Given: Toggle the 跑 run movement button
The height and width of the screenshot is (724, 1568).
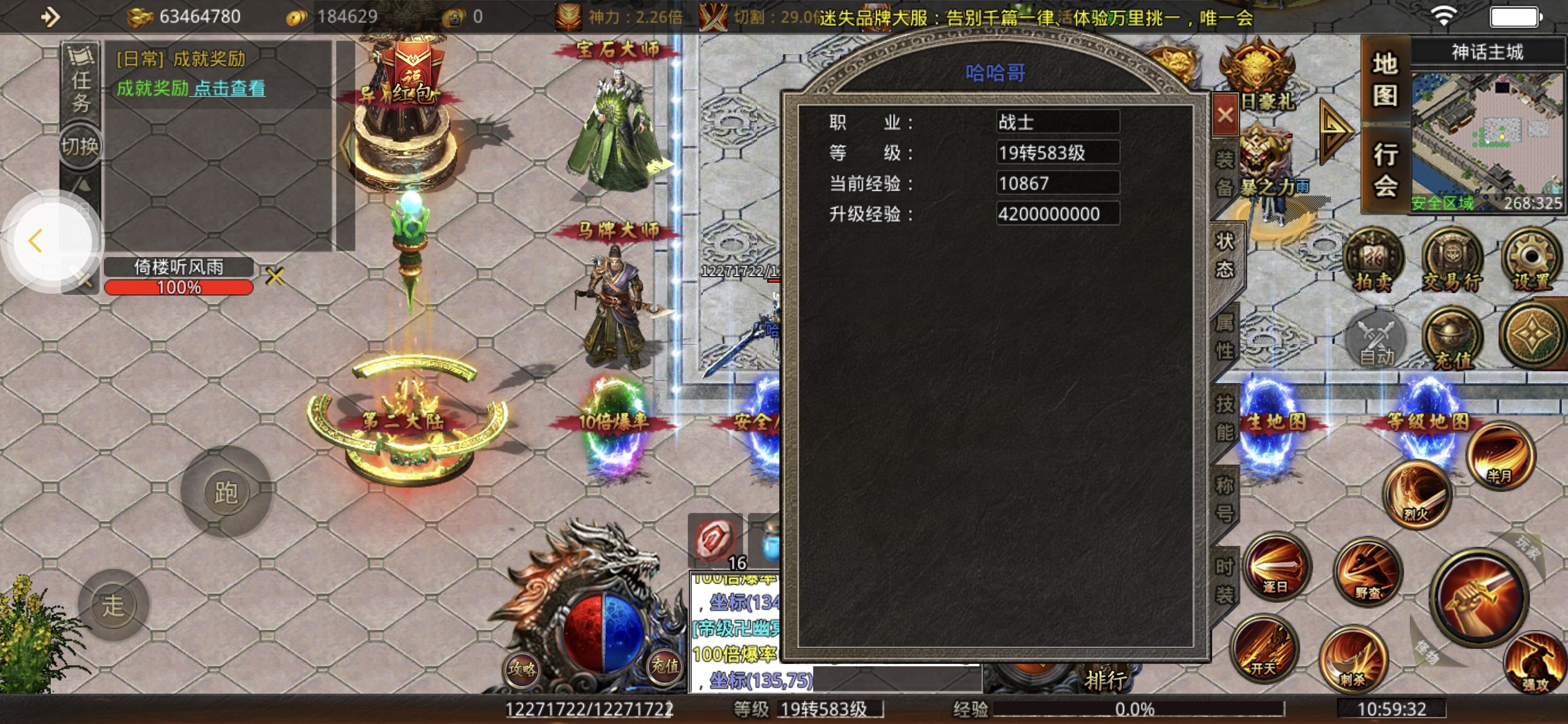Looking at the screenshot, I should point(226,491).
